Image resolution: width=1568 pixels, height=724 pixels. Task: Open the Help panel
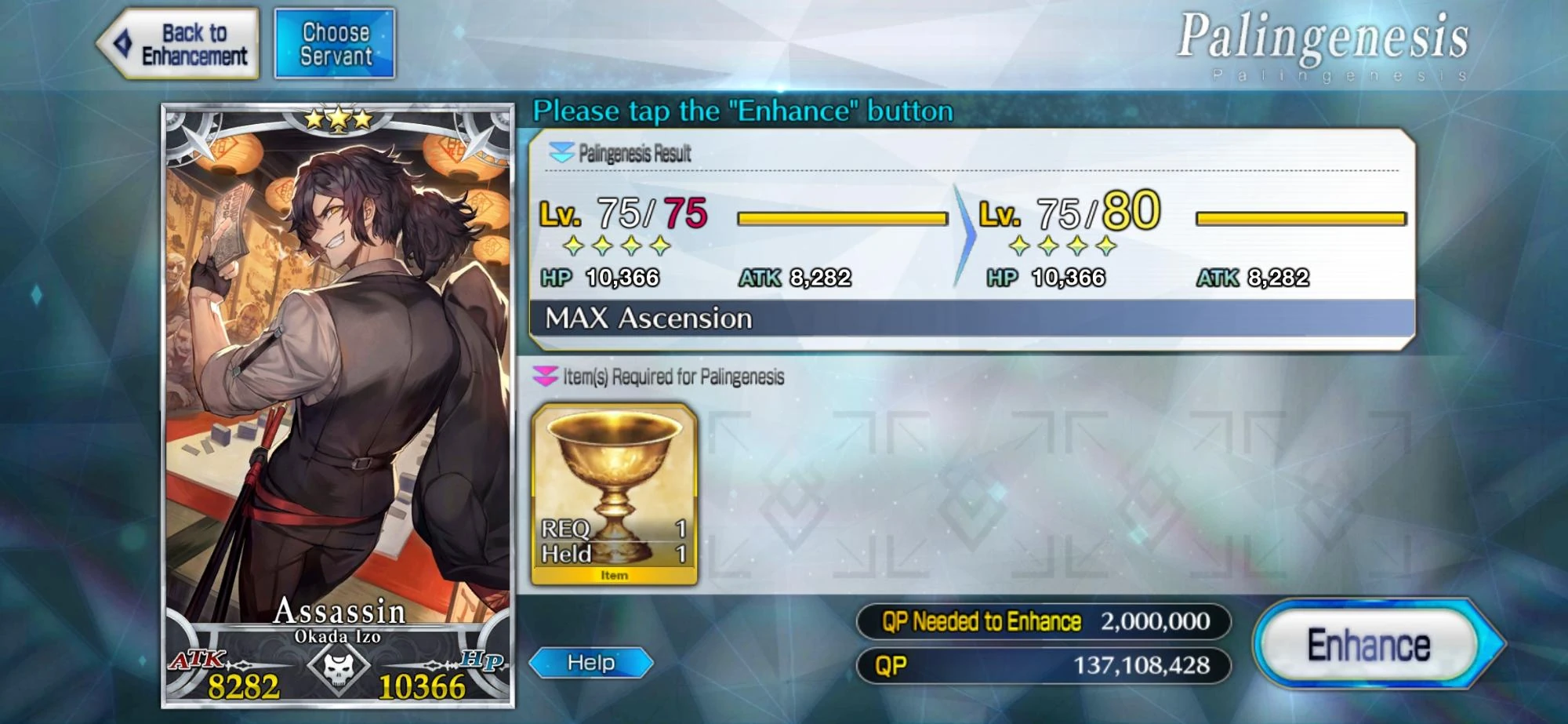click(x=593, y=663)
